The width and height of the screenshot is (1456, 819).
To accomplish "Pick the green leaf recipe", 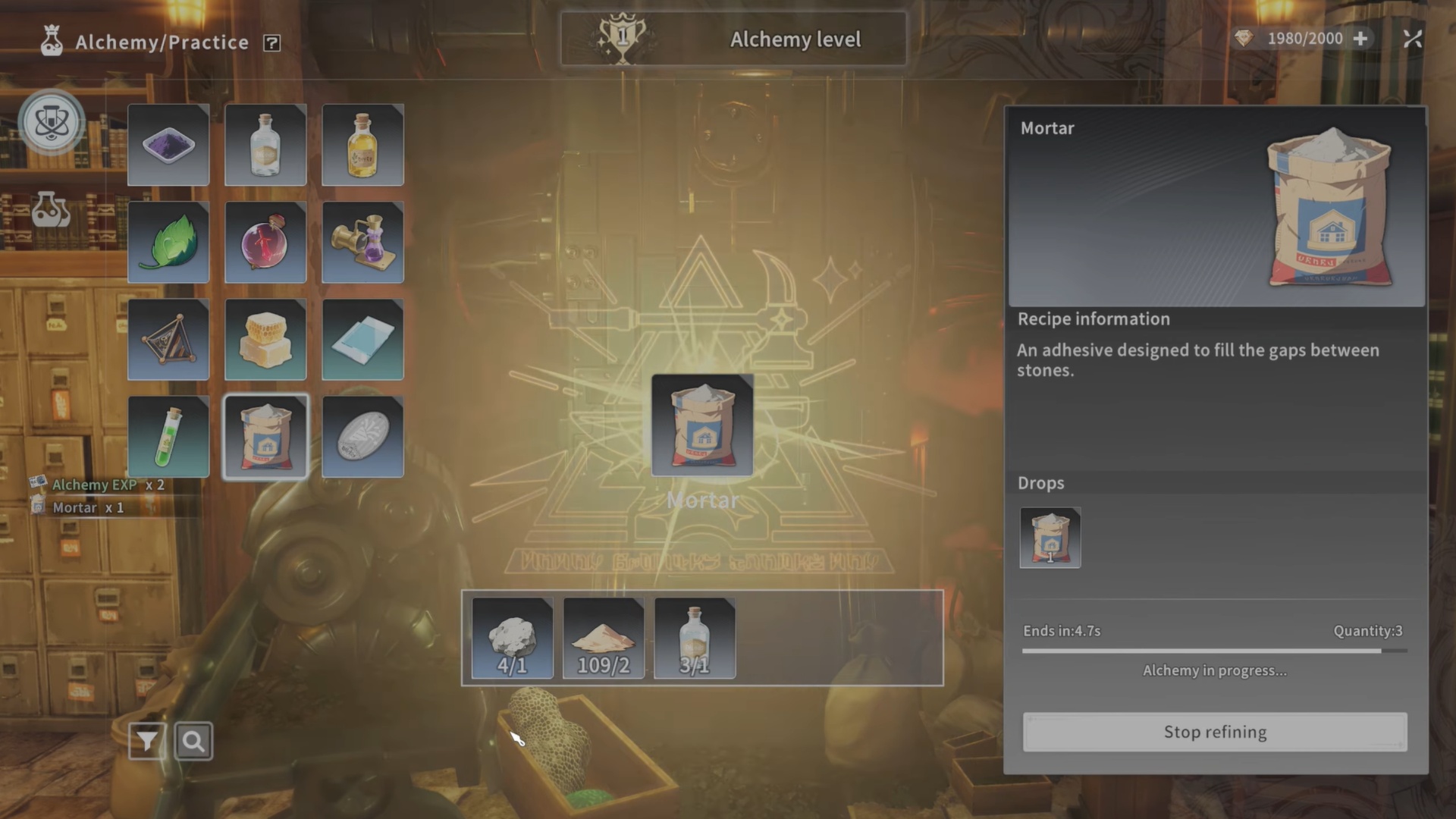I will tap(168, 242).
